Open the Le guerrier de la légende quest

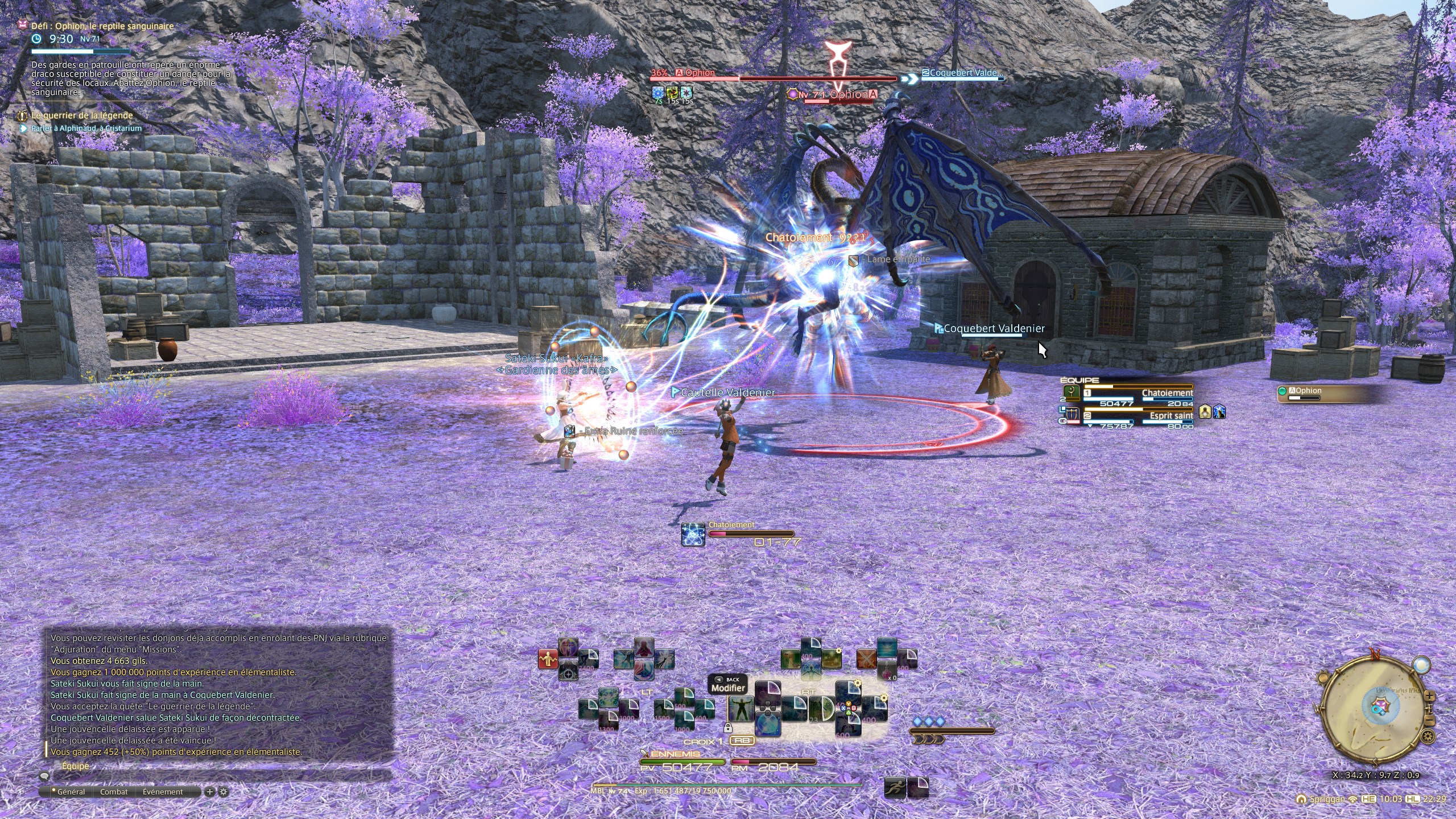click(82, 115)
